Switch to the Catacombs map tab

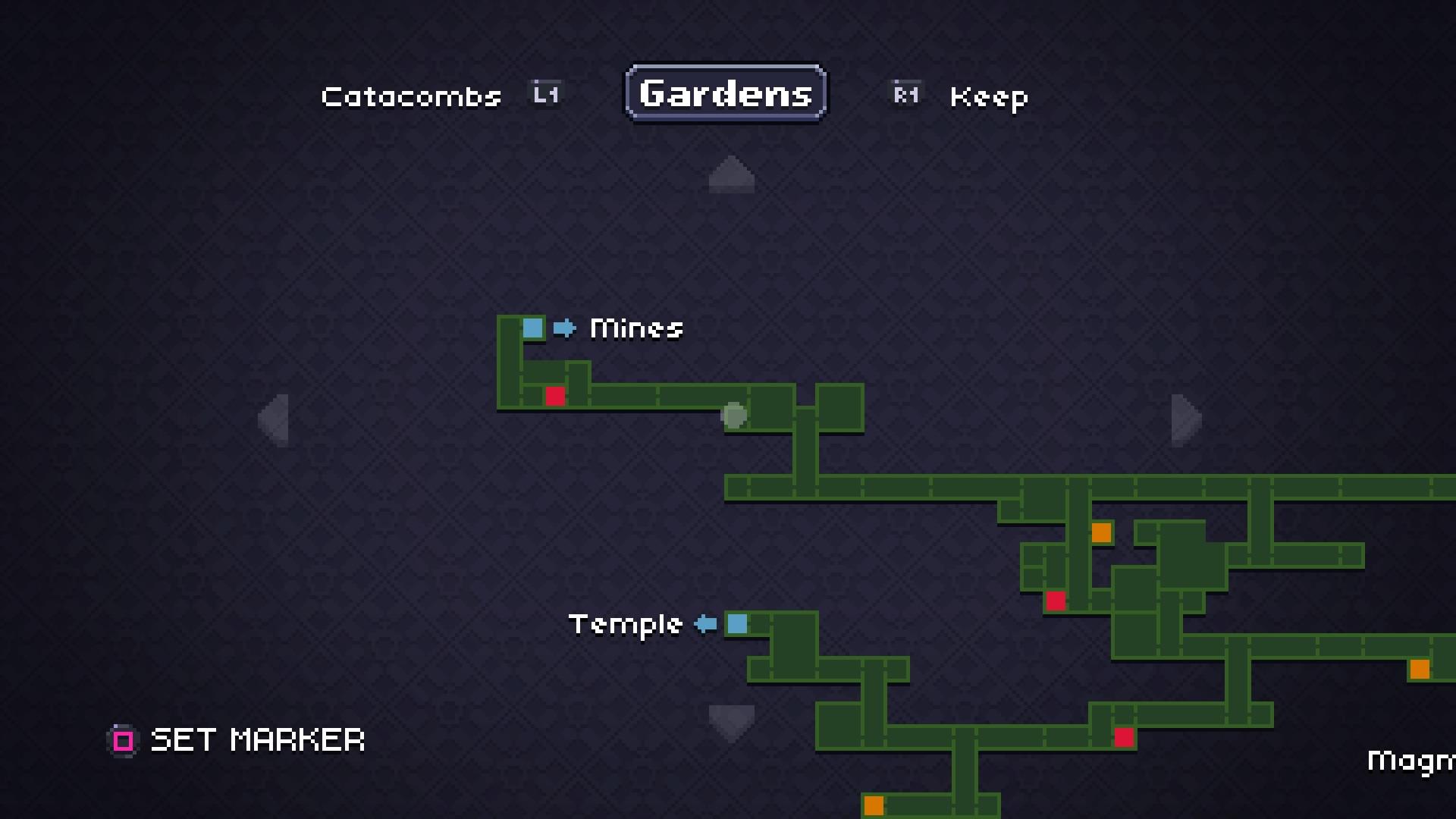[x=410, y=96]
